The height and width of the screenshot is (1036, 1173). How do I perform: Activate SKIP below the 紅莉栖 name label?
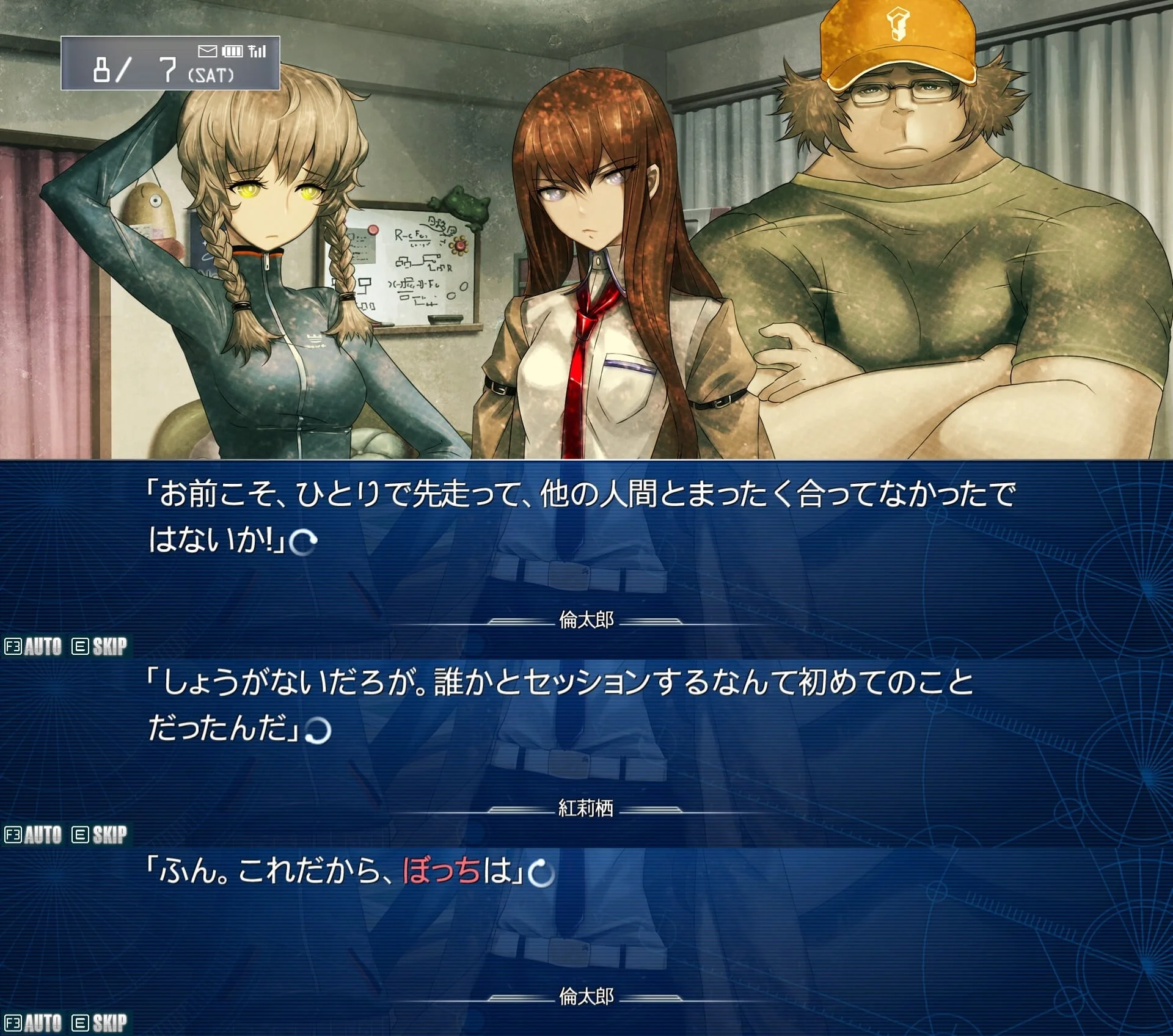[100, 834]
